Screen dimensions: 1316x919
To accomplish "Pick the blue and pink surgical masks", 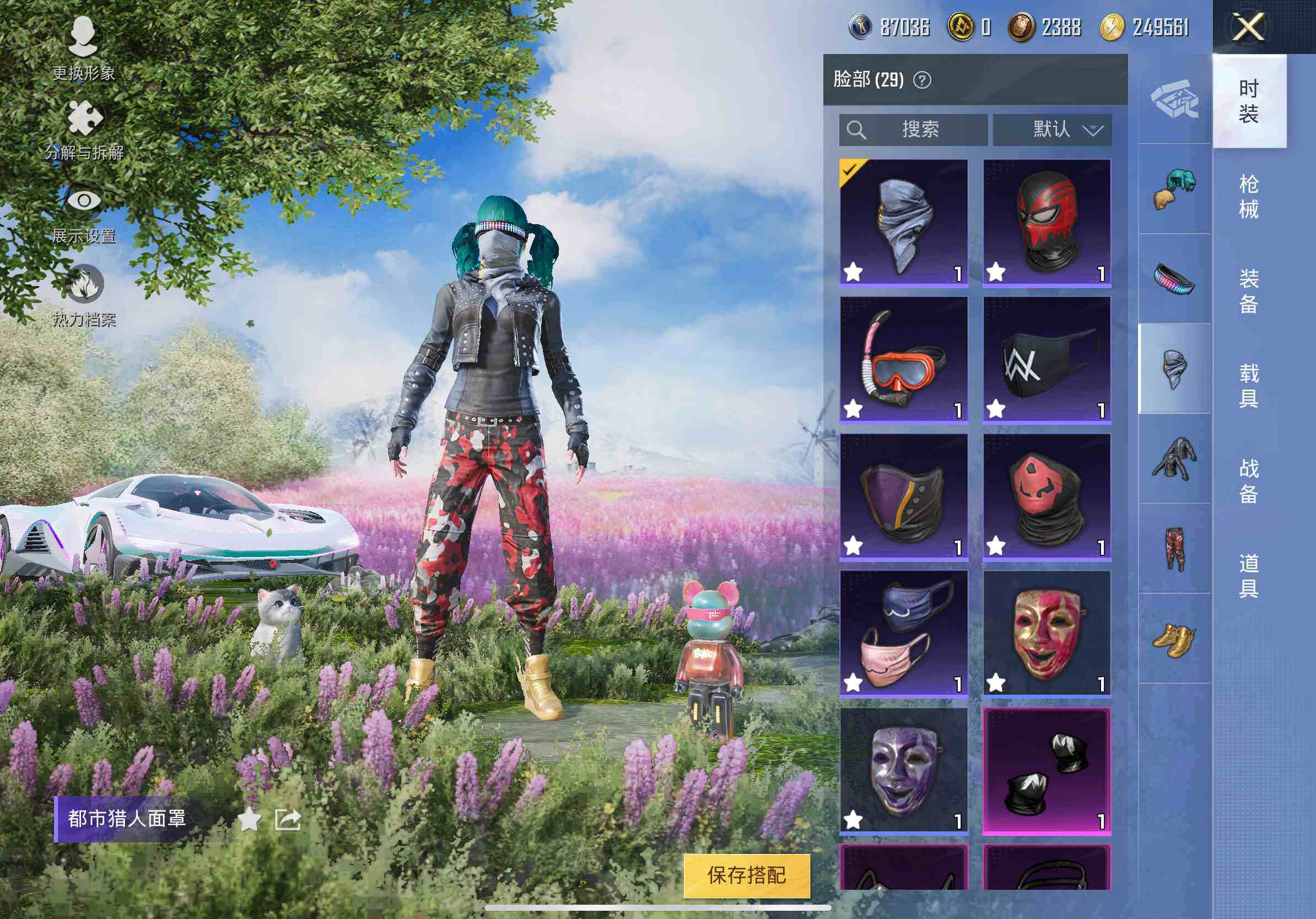I will click(x=903, y=633).
